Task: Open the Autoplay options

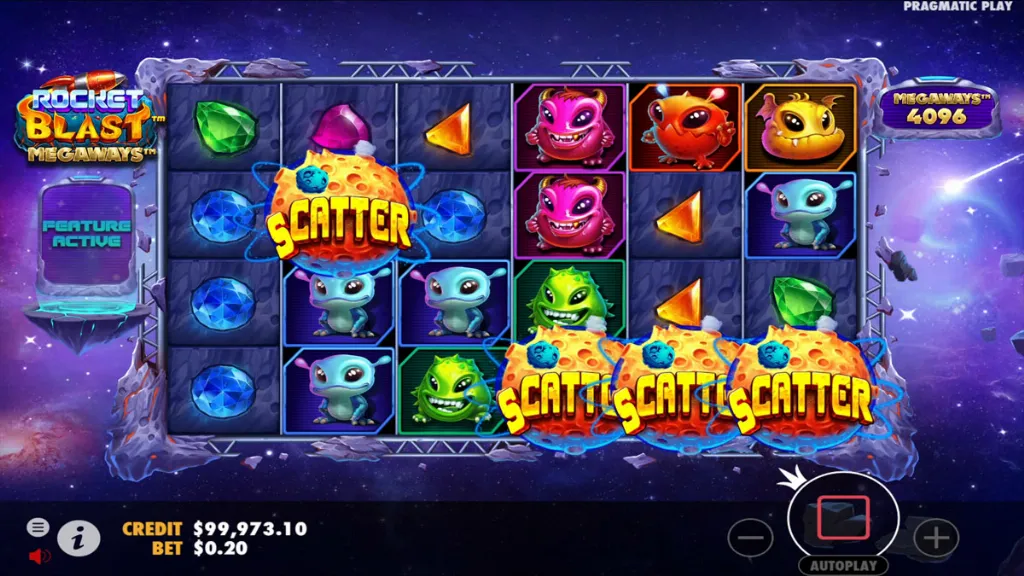Action: [x=842, y=565]
